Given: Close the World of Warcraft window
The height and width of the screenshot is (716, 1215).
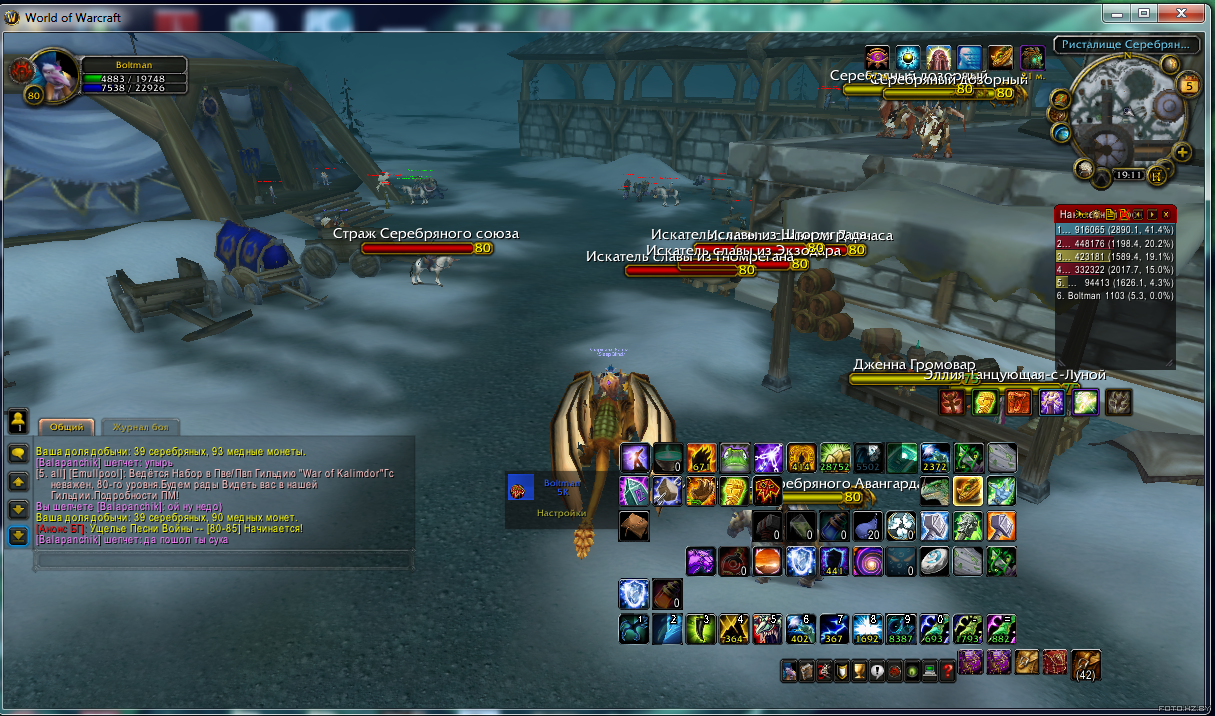Looking at the screenshot, I should (x=1186, y=13).
